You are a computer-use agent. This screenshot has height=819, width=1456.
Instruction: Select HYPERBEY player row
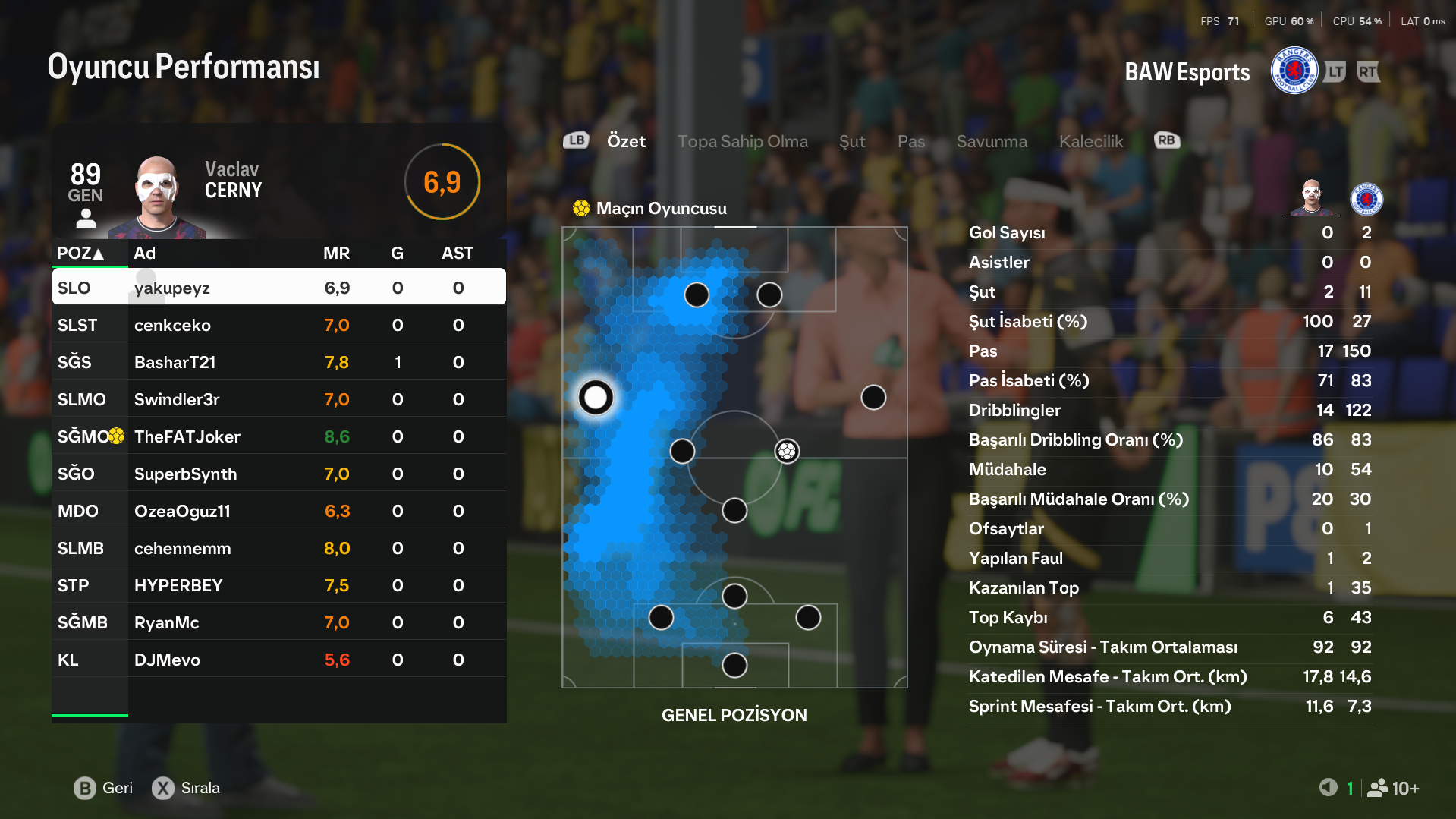tap(278, 585)
